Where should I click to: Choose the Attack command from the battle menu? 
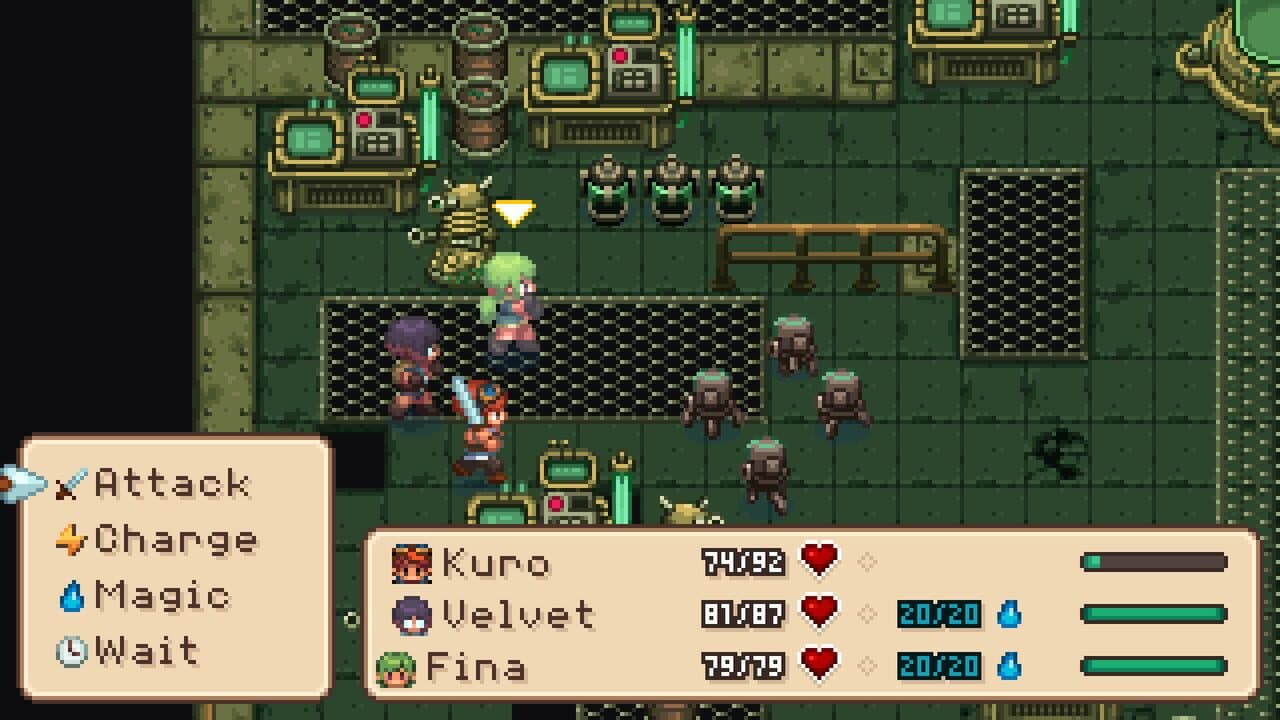168,483
